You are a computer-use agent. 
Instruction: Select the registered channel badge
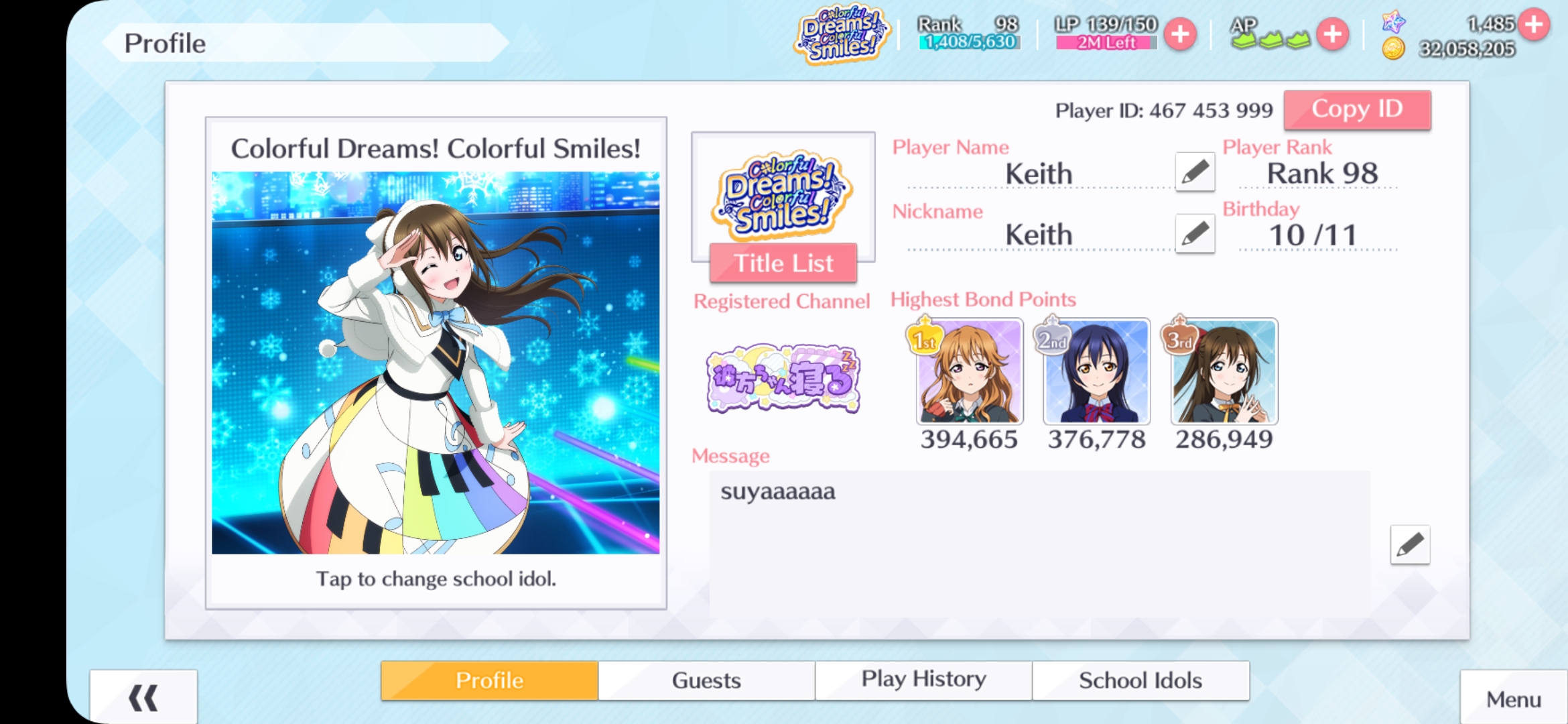click(783, 379)
